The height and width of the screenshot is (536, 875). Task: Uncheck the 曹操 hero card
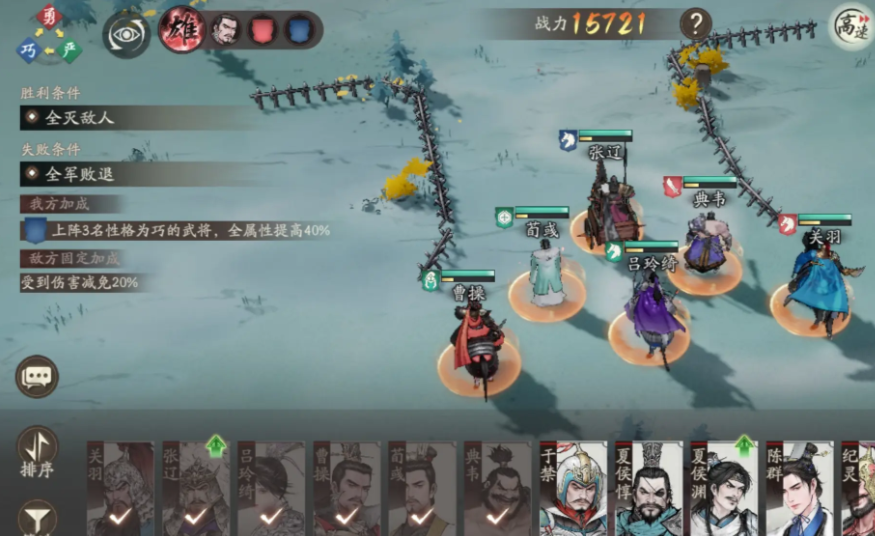347,489
